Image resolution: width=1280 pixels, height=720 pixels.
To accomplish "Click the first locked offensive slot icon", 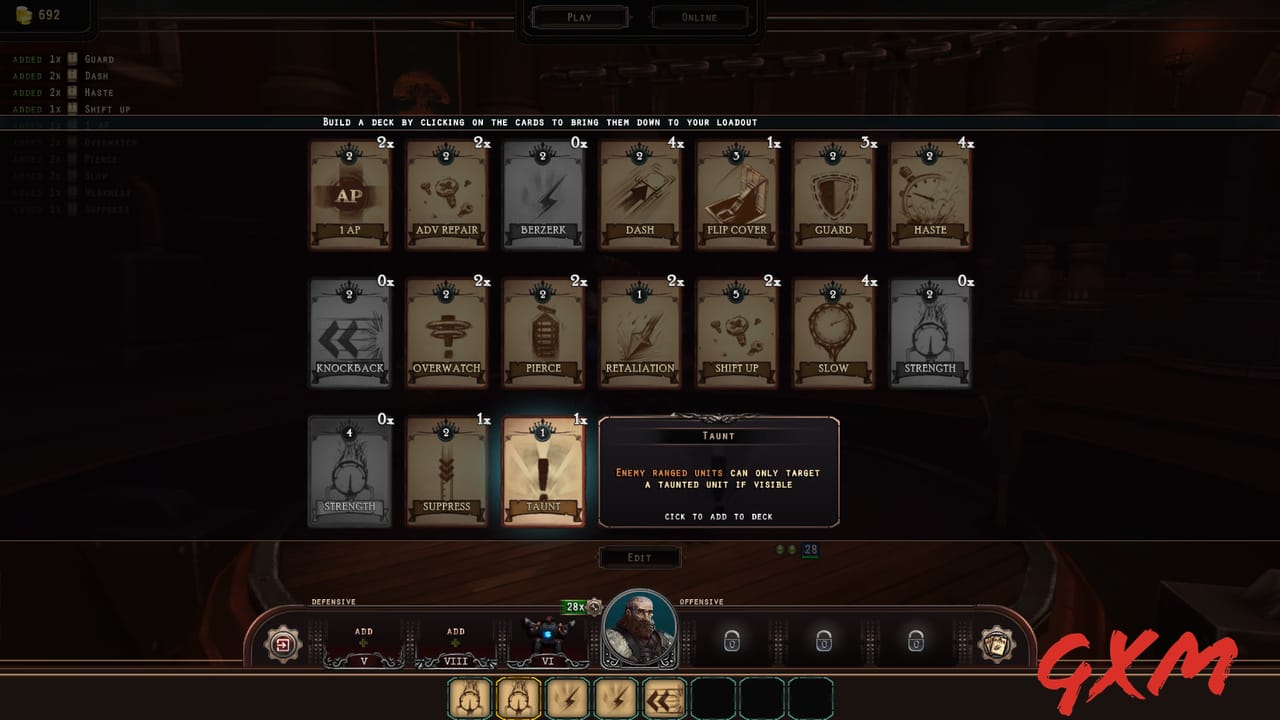I will tap(731, 641).
